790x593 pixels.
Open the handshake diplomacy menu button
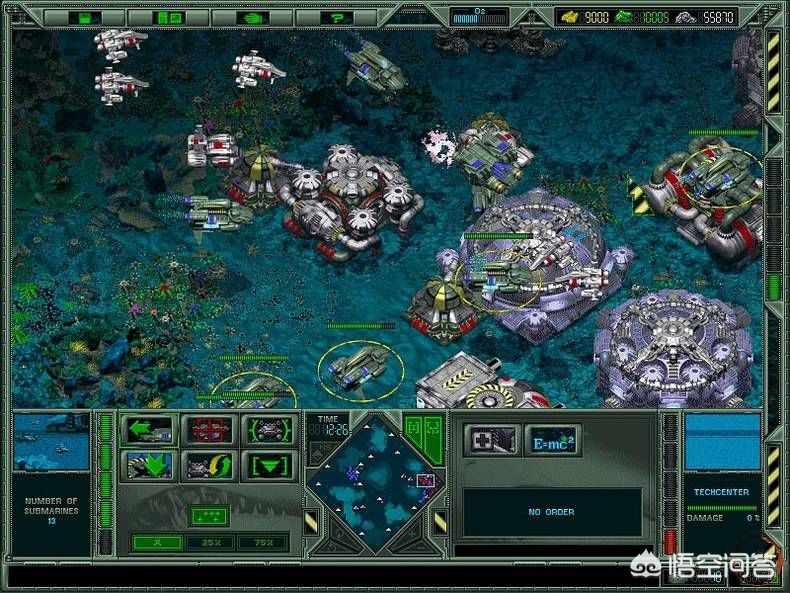251,18
